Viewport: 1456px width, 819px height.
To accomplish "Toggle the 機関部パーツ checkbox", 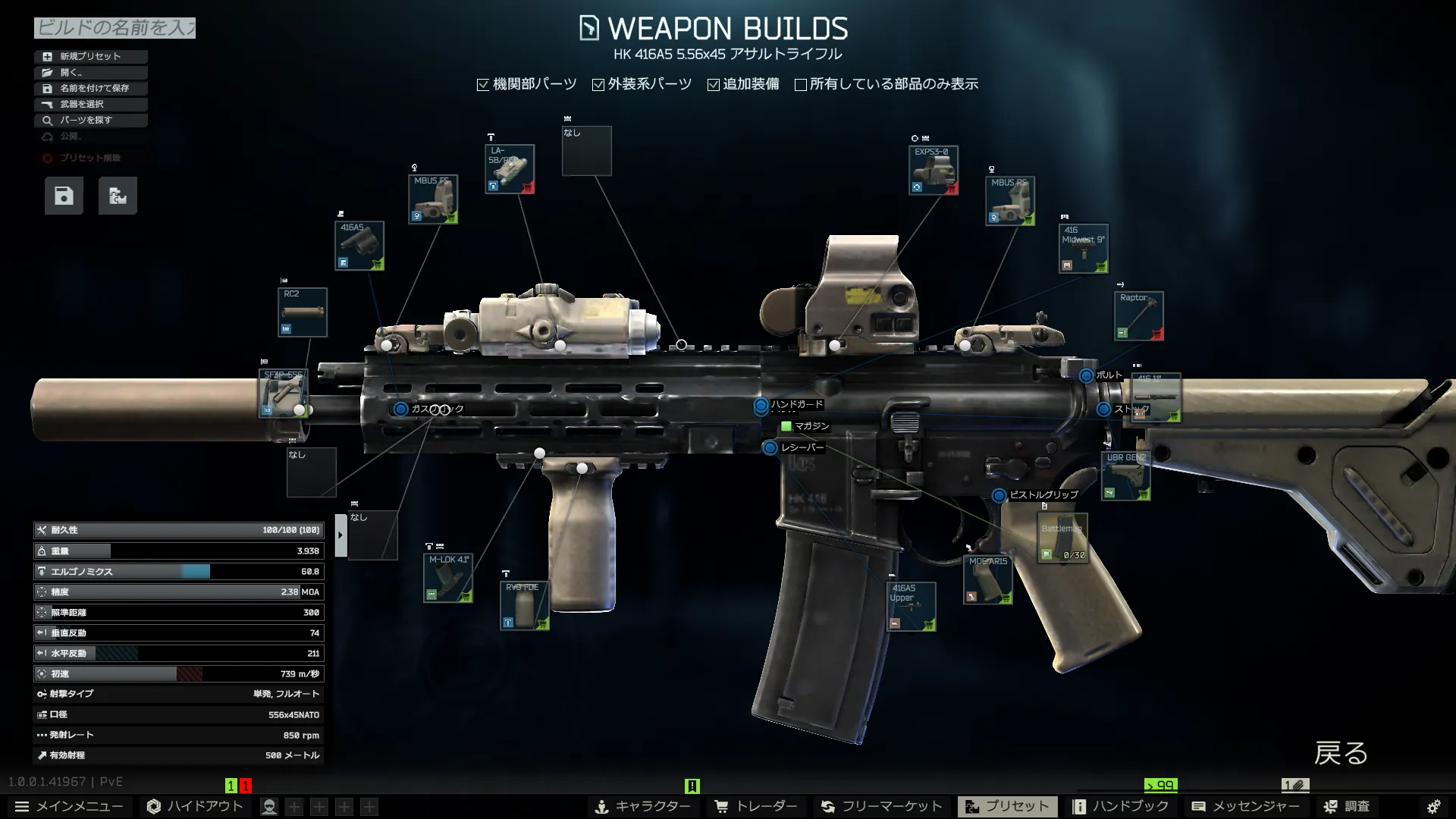I will (x=483, y=84).
